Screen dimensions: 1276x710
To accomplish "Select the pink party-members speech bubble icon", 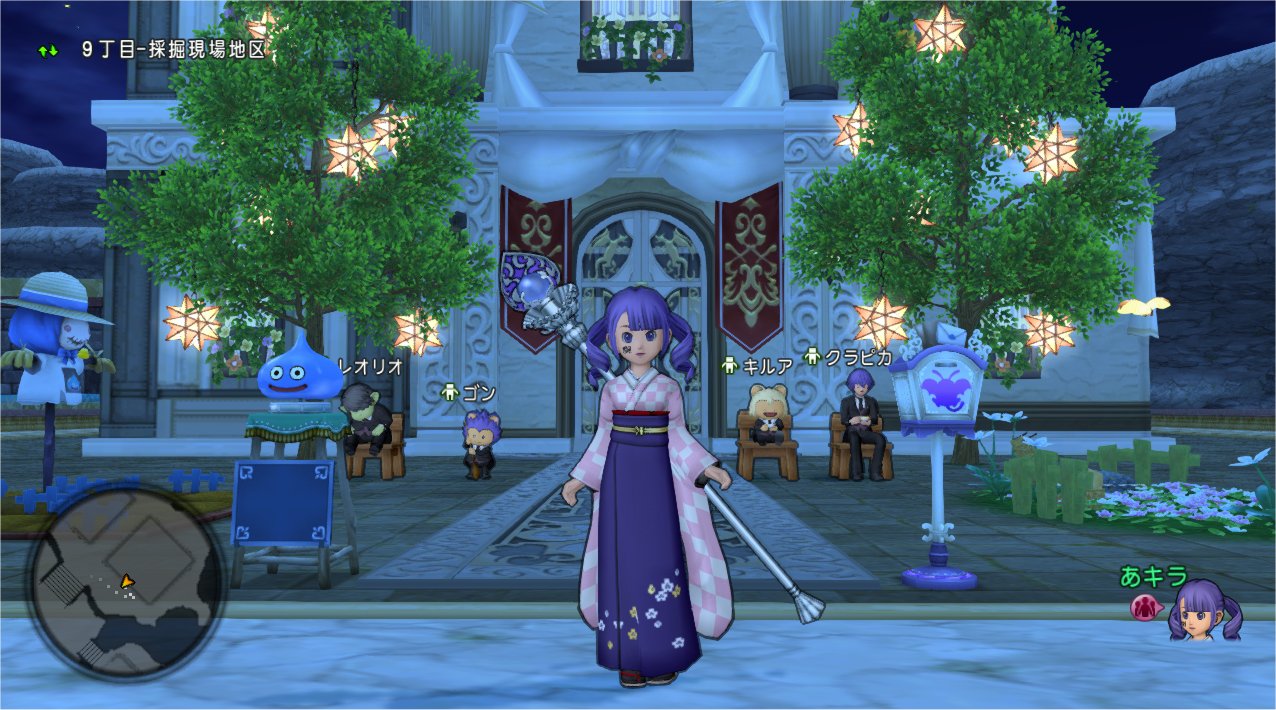I will 1144,607.
